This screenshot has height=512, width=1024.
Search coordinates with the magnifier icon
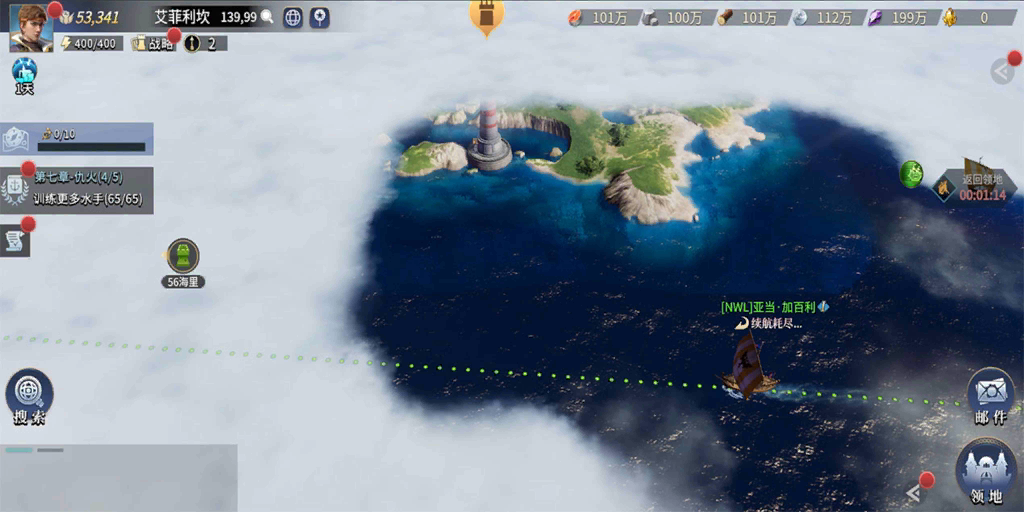point(267,17)
